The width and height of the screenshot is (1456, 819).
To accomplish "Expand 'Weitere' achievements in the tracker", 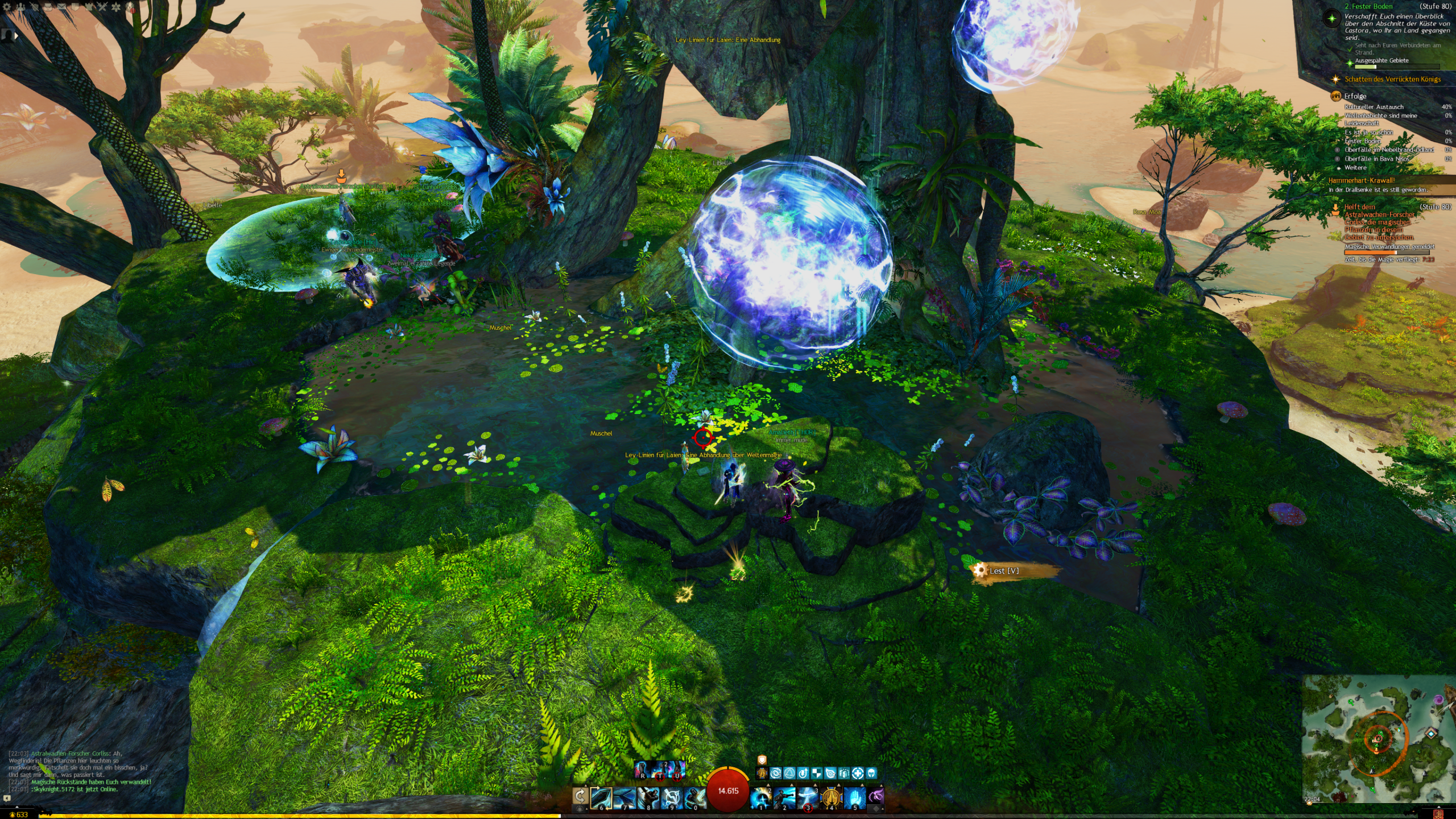I will [x=1355, y=168].
